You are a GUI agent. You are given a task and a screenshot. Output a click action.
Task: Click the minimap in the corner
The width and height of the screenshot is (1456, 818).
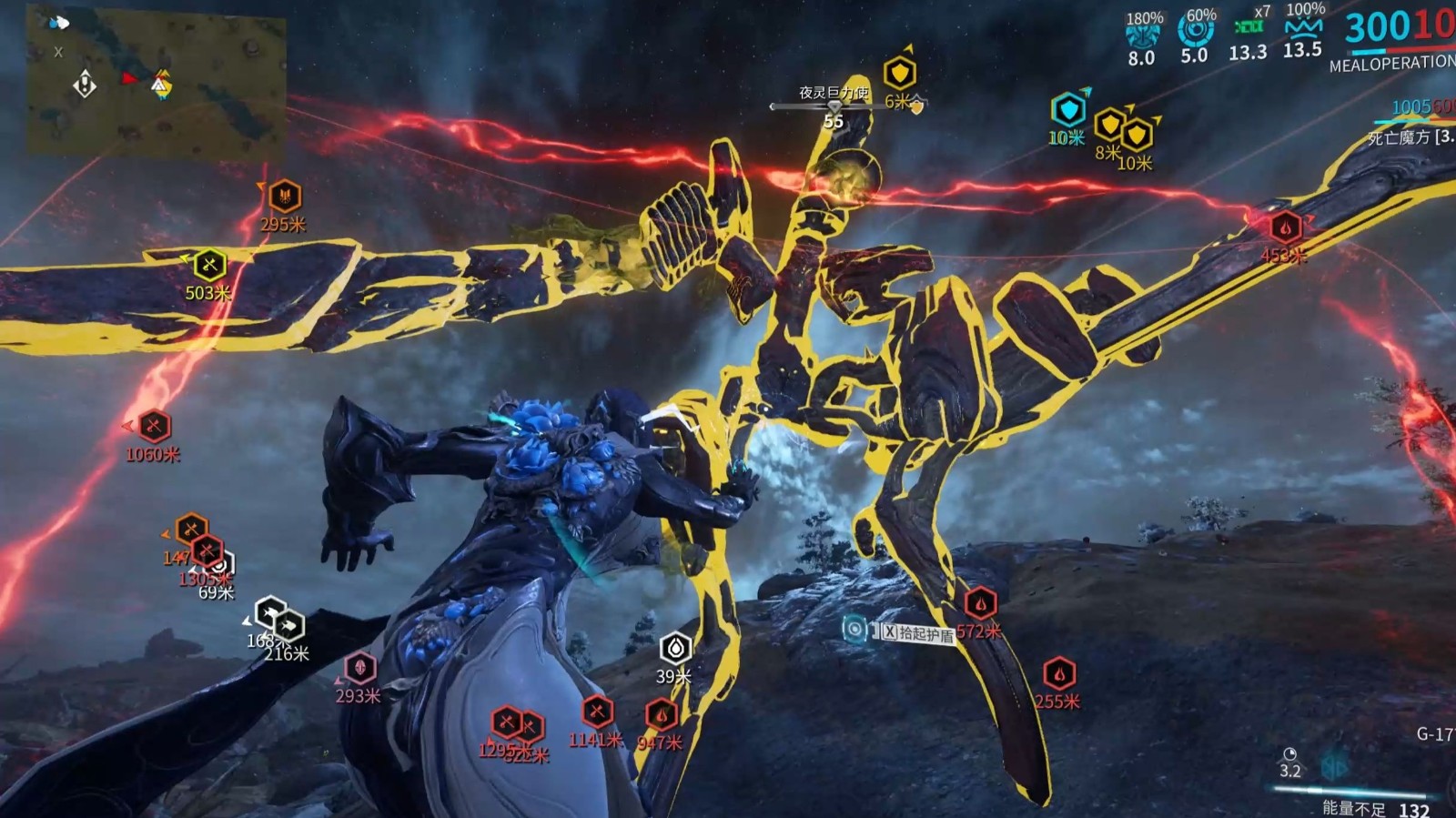click(155, 84)
